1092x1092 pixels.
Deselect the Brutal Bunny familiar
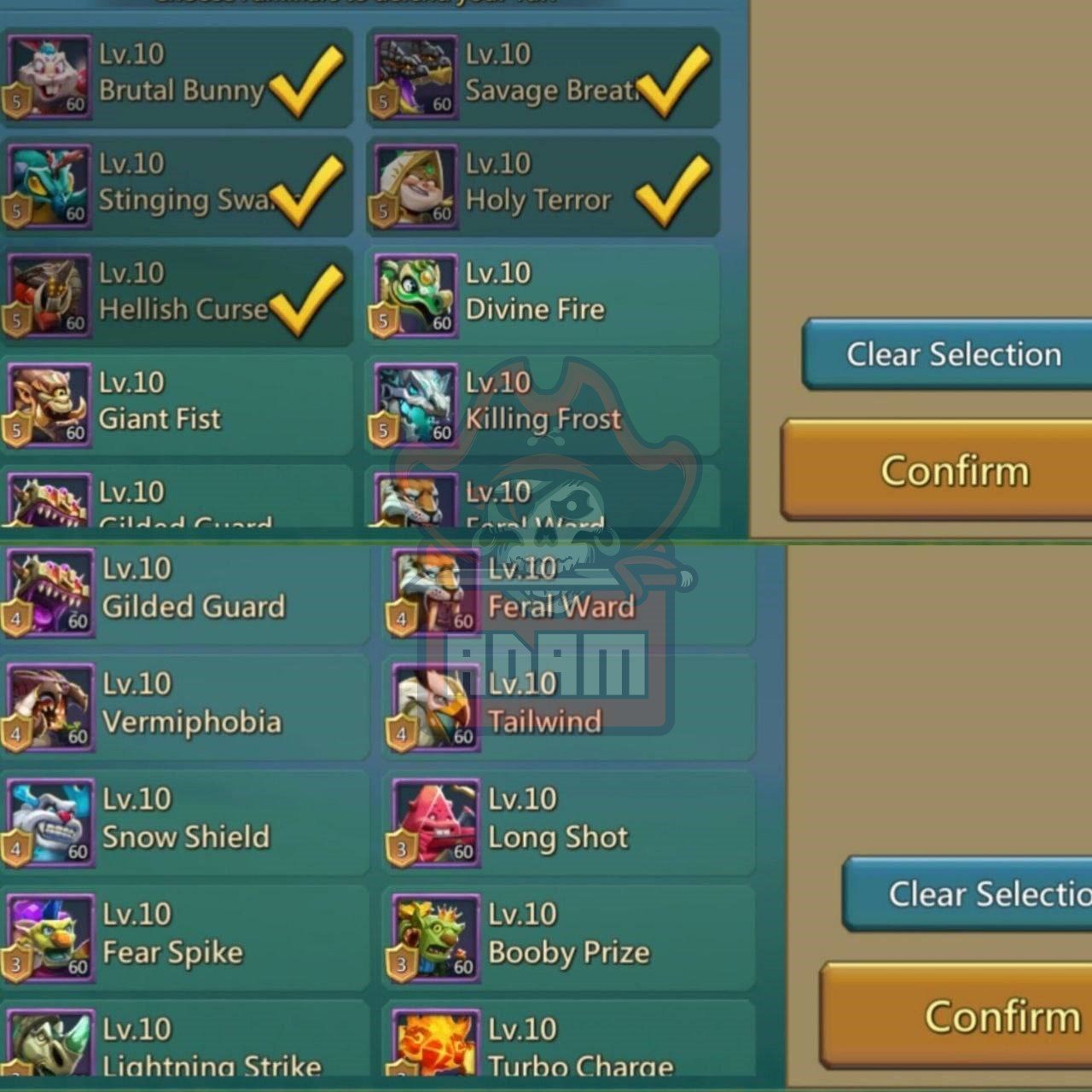tap(177, 77)
